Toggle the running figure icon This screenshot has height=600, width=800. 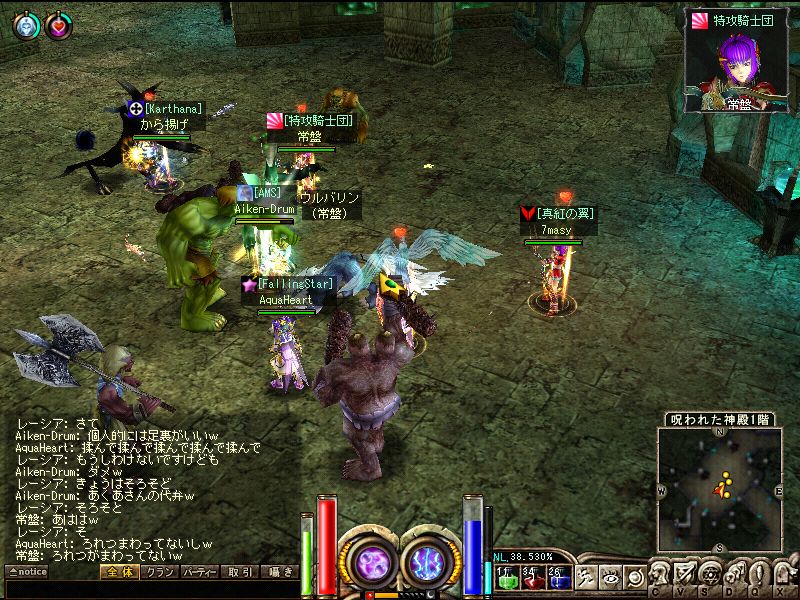[x=588, y=577]
